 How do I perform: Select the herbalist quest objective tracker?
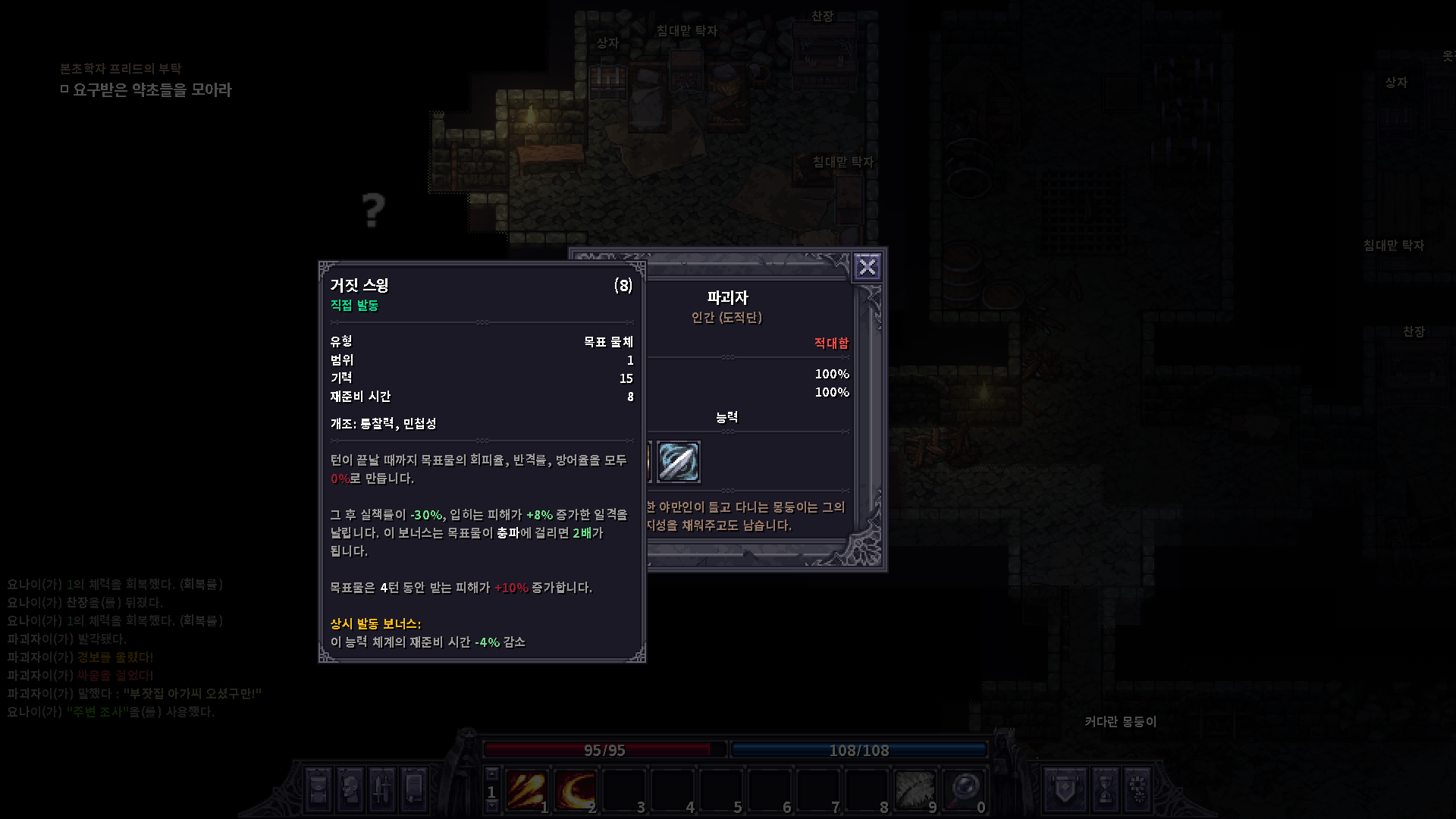point(152,89)
